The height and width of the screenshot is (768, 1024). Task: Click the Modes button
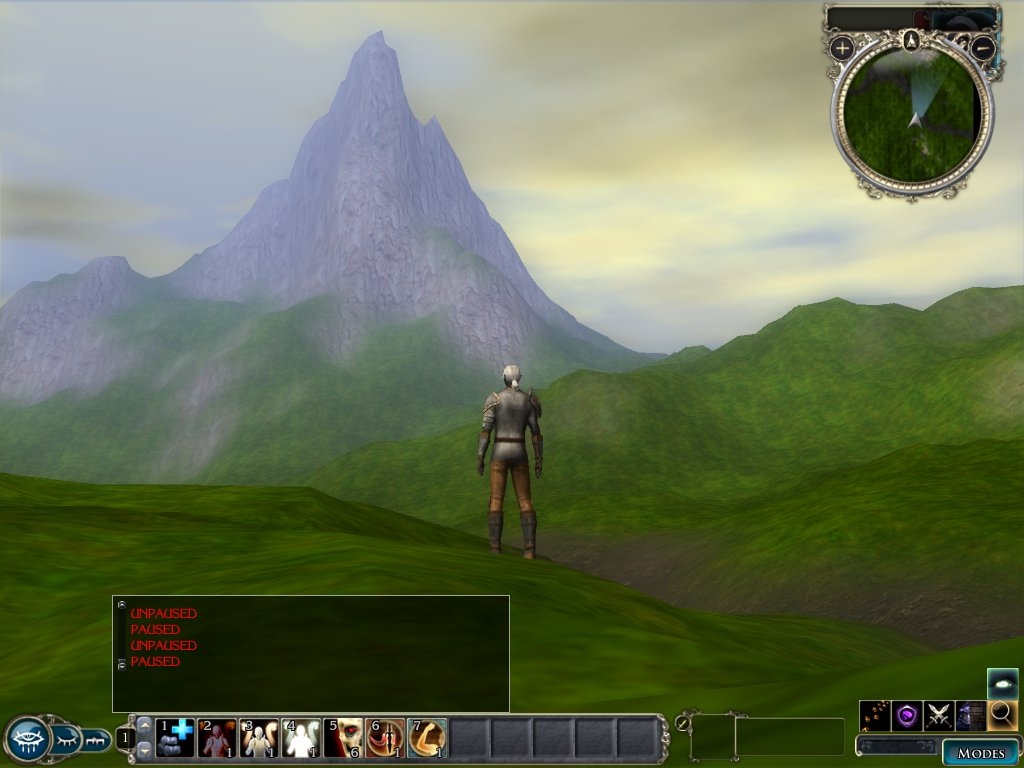pyautogui.click(x=980, y=752)
